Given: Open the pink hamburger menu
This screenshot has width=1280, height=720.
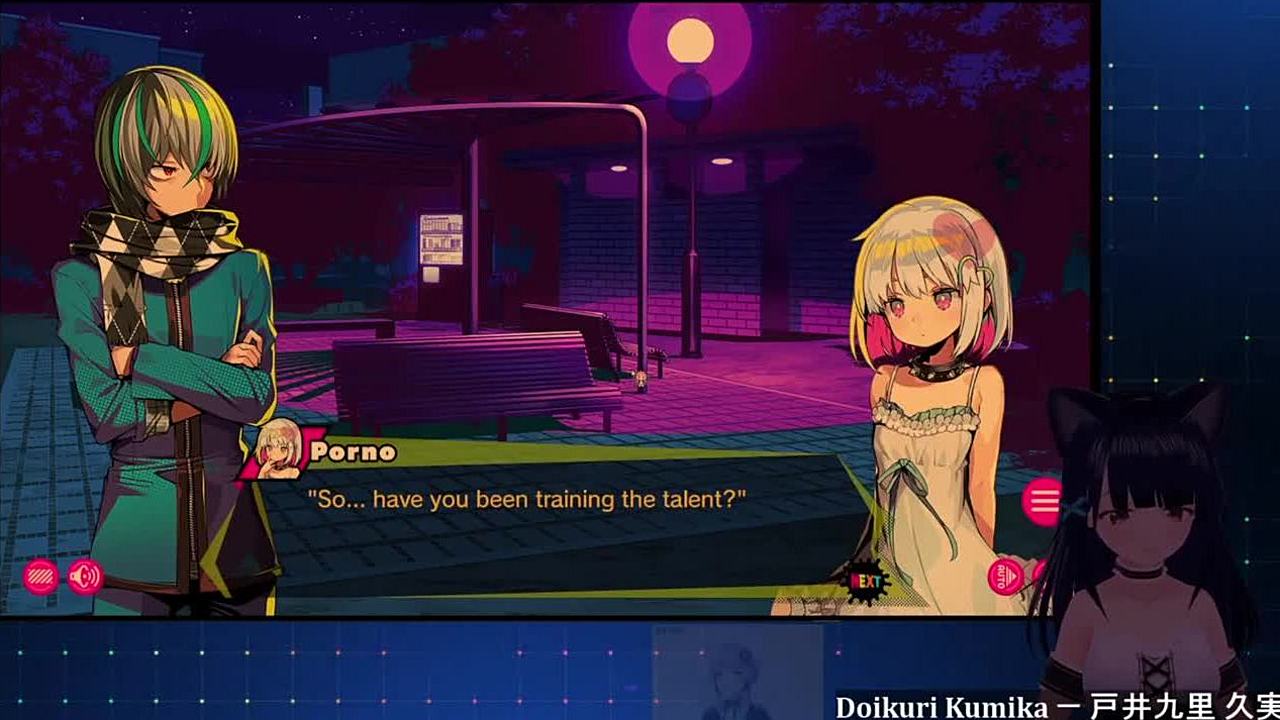Looking at the screenshot, I should pos(1043,500).
